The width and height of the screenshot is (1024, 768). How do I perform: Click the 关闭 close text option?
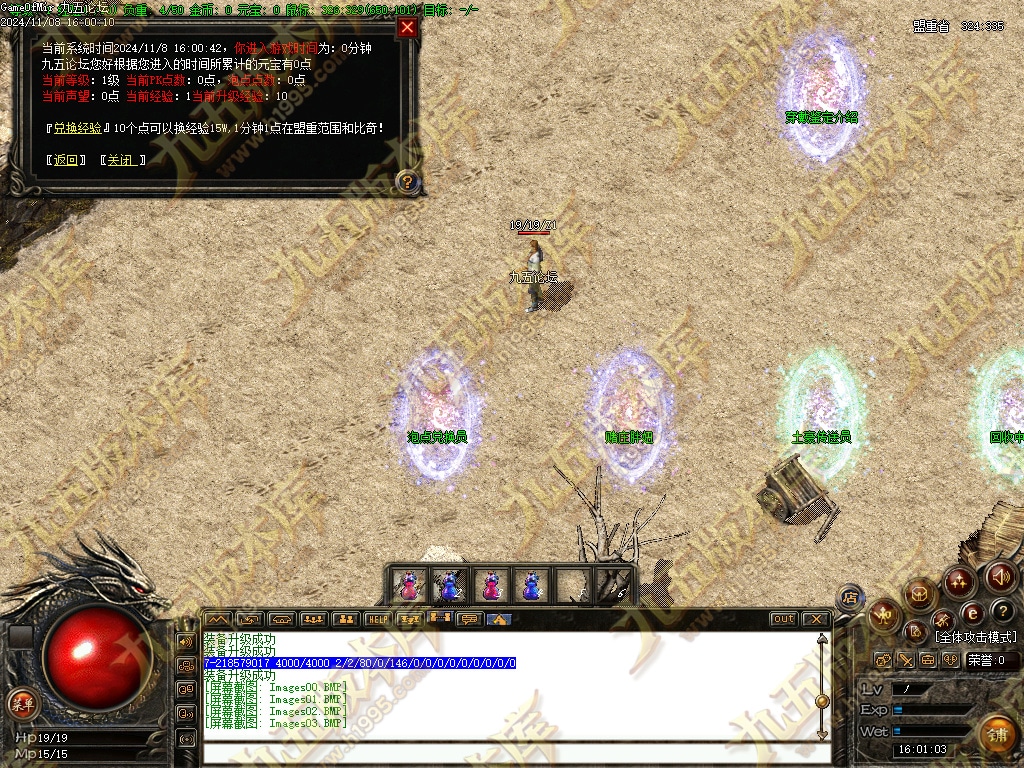(122, 160)
